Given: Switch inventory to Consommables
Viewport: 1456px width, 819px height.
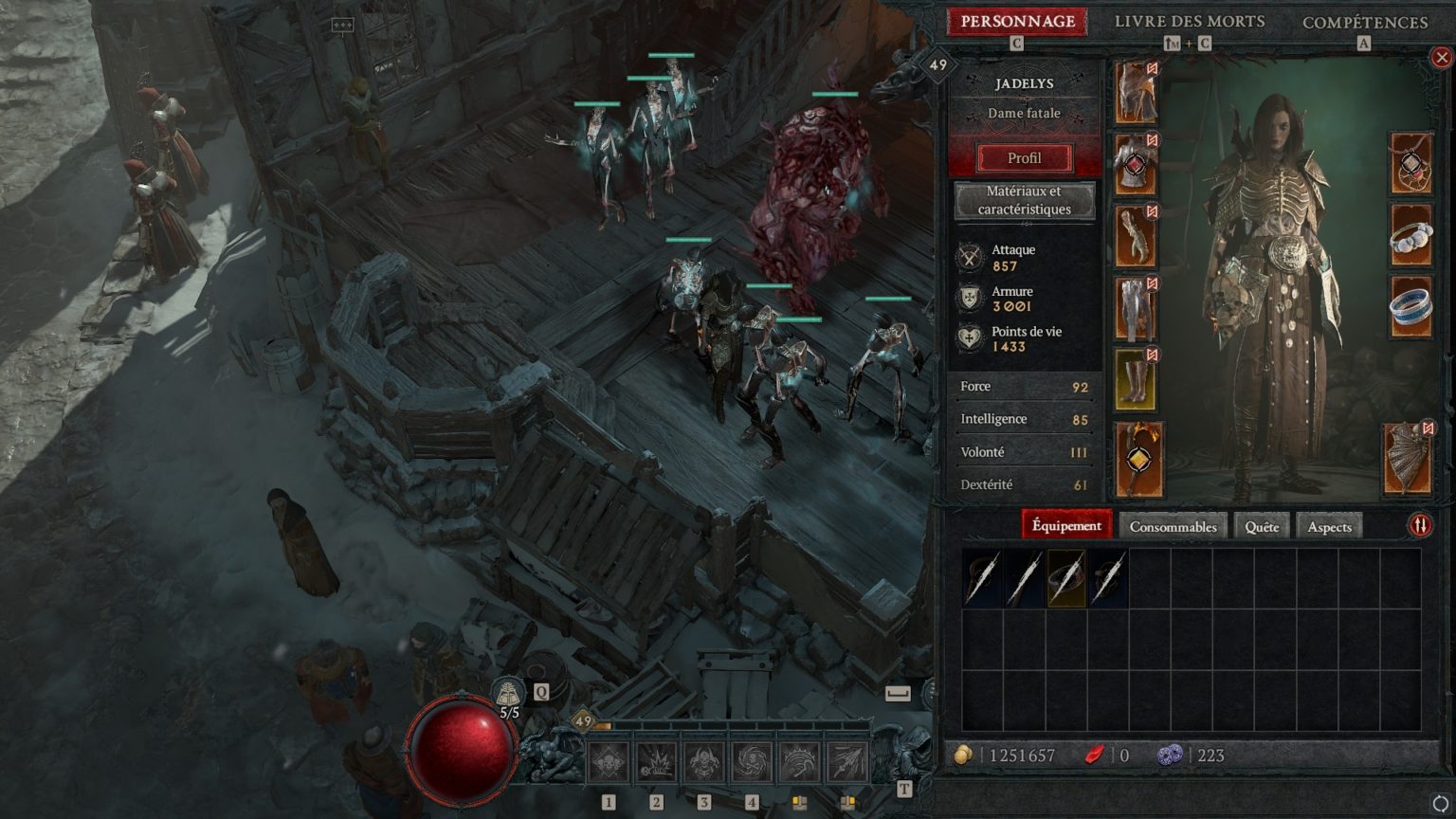Looking at the screenshot, I should tap(1173, 526).
